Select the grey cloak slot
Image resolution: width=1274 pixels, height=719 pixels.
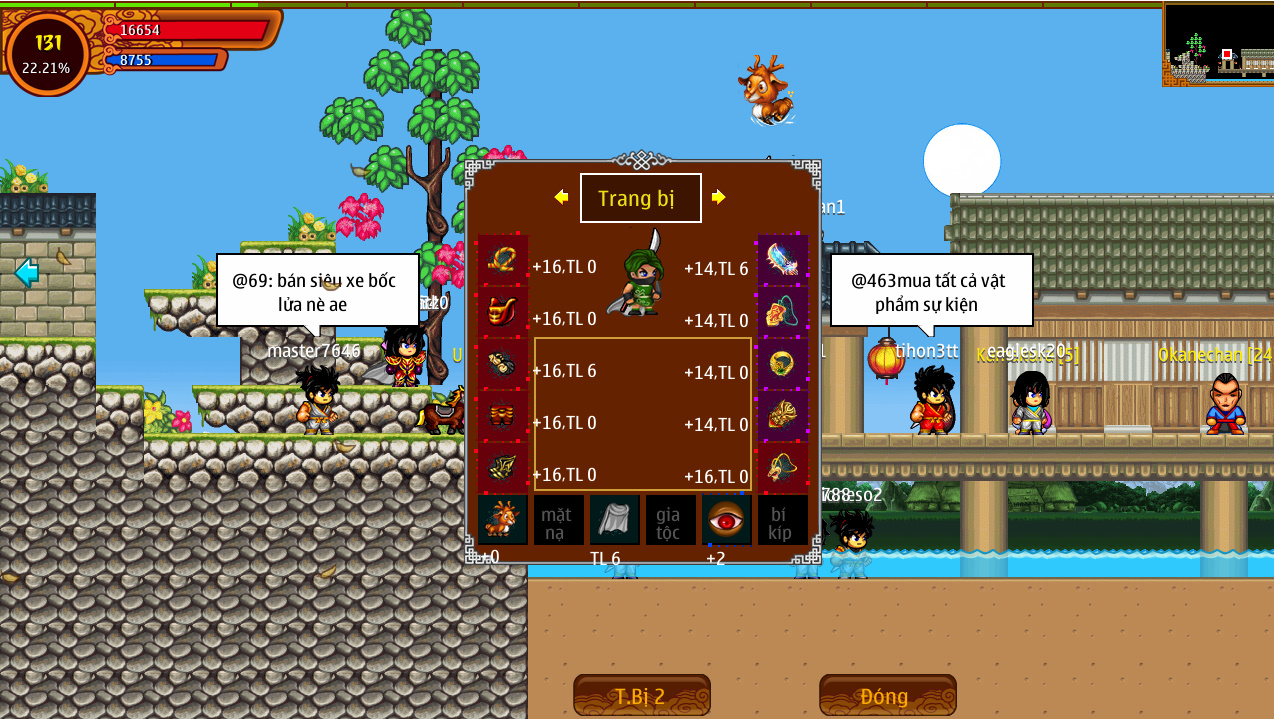tap(614, 520)
